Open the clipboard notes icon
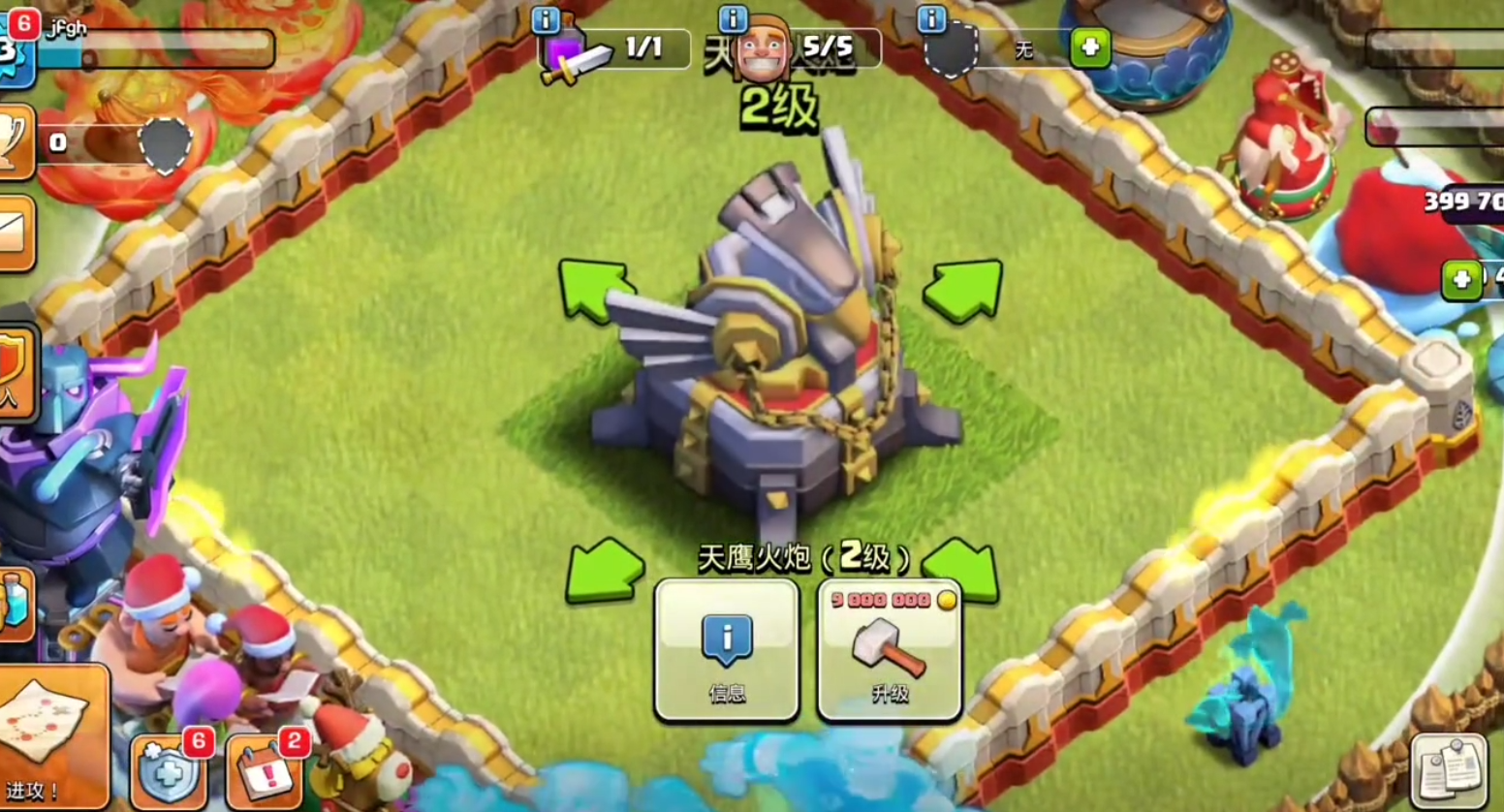Screen dimensions: 1504x812 (x=1452, y=768)
